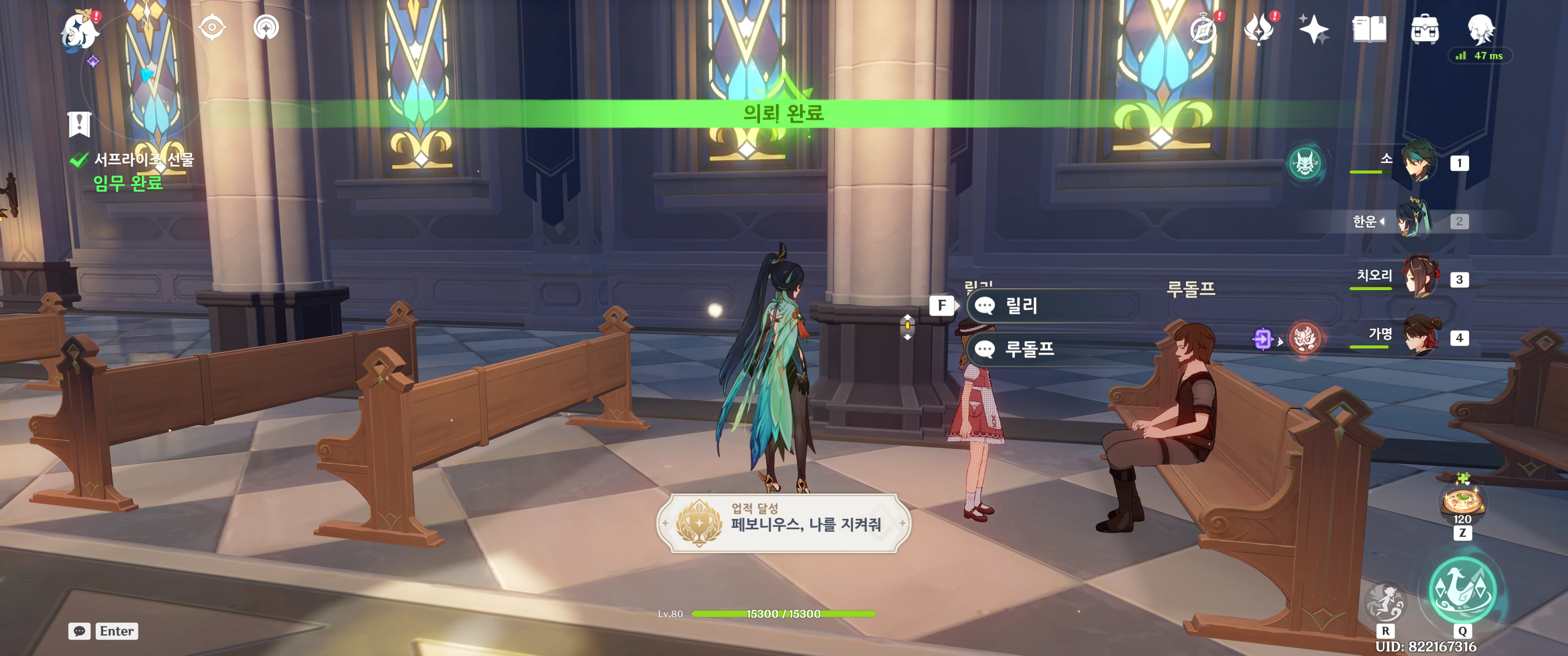This screenshot has height=656, width=1568.
Task: Open the events compass icon
Action: (1203, 29)
